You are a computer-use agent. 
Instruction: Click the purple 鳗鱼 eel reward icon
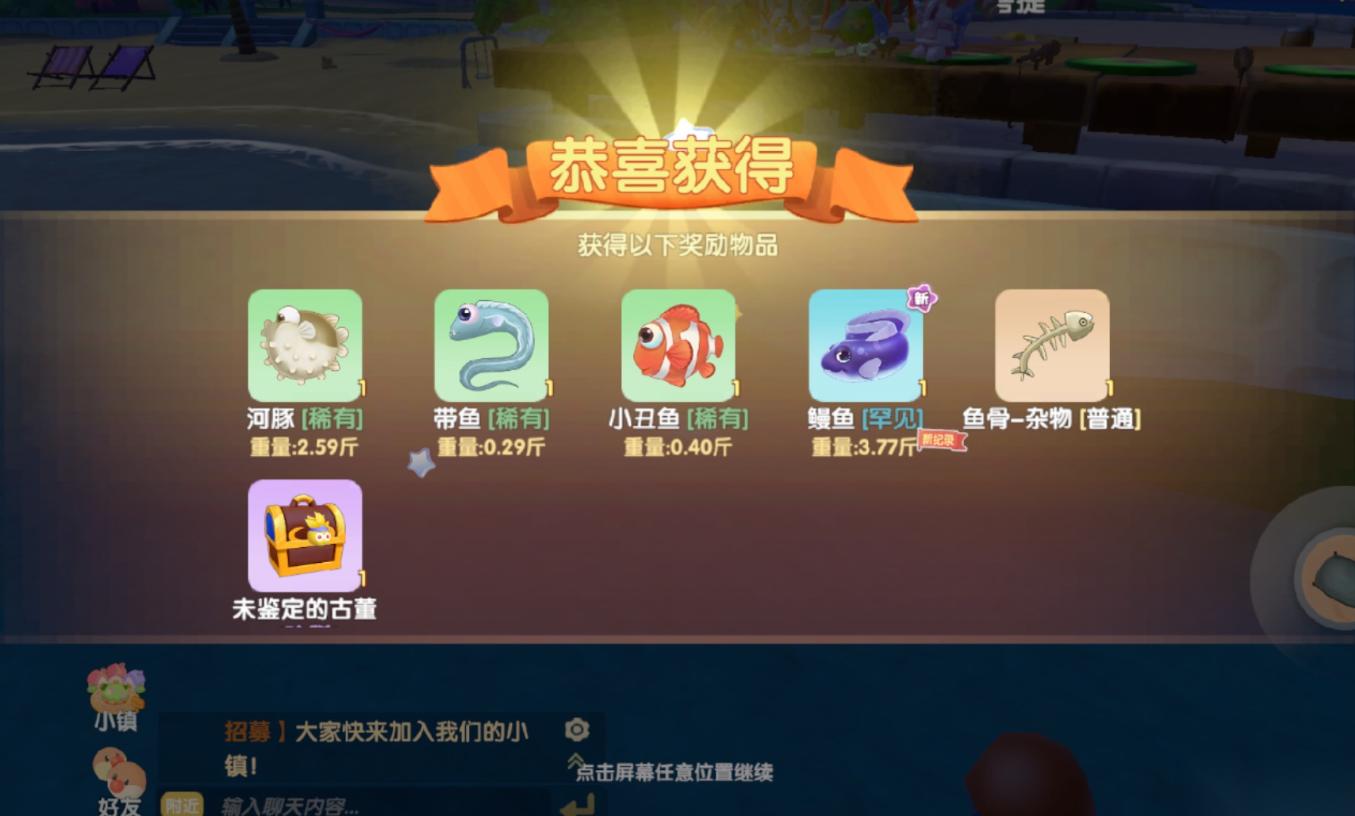[x=865, y=344]
